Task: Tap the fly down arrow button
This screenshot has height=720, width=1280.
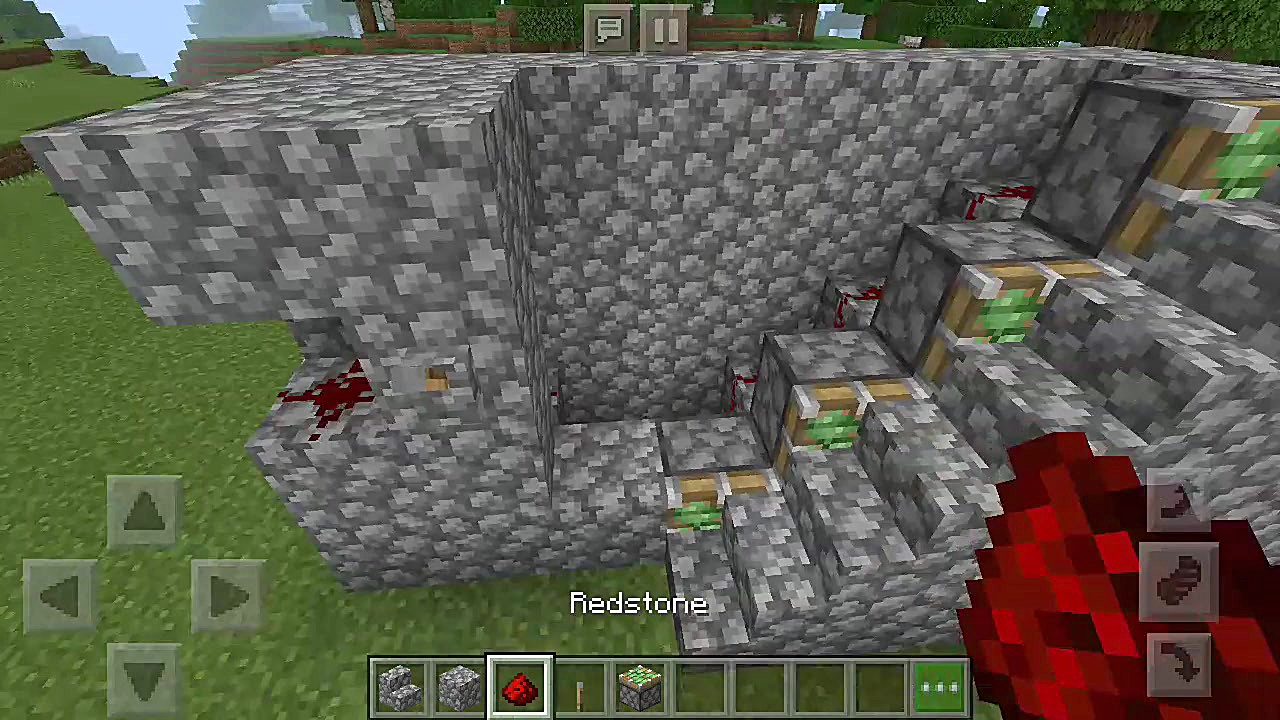Action: pyautogui.click(x=1179, y=663)
